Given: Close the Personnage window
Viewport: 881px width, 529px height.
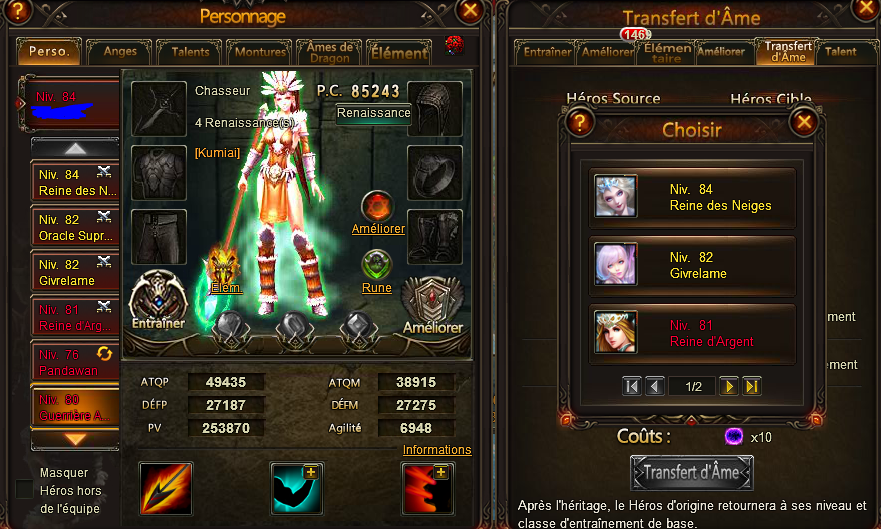Looking at the screenshot, I should pos(470,11).
